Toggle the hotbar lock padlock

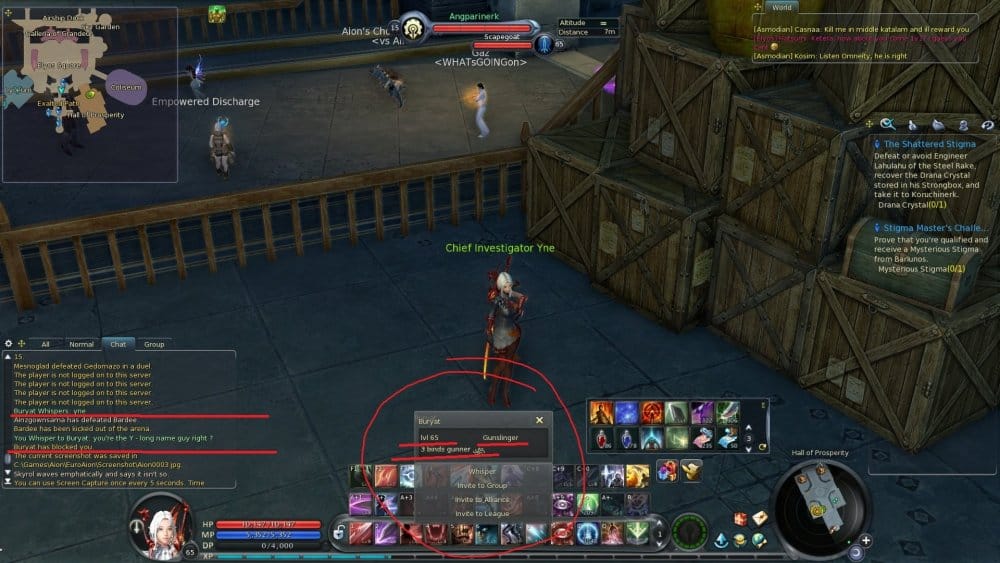(x=340, y=533)
